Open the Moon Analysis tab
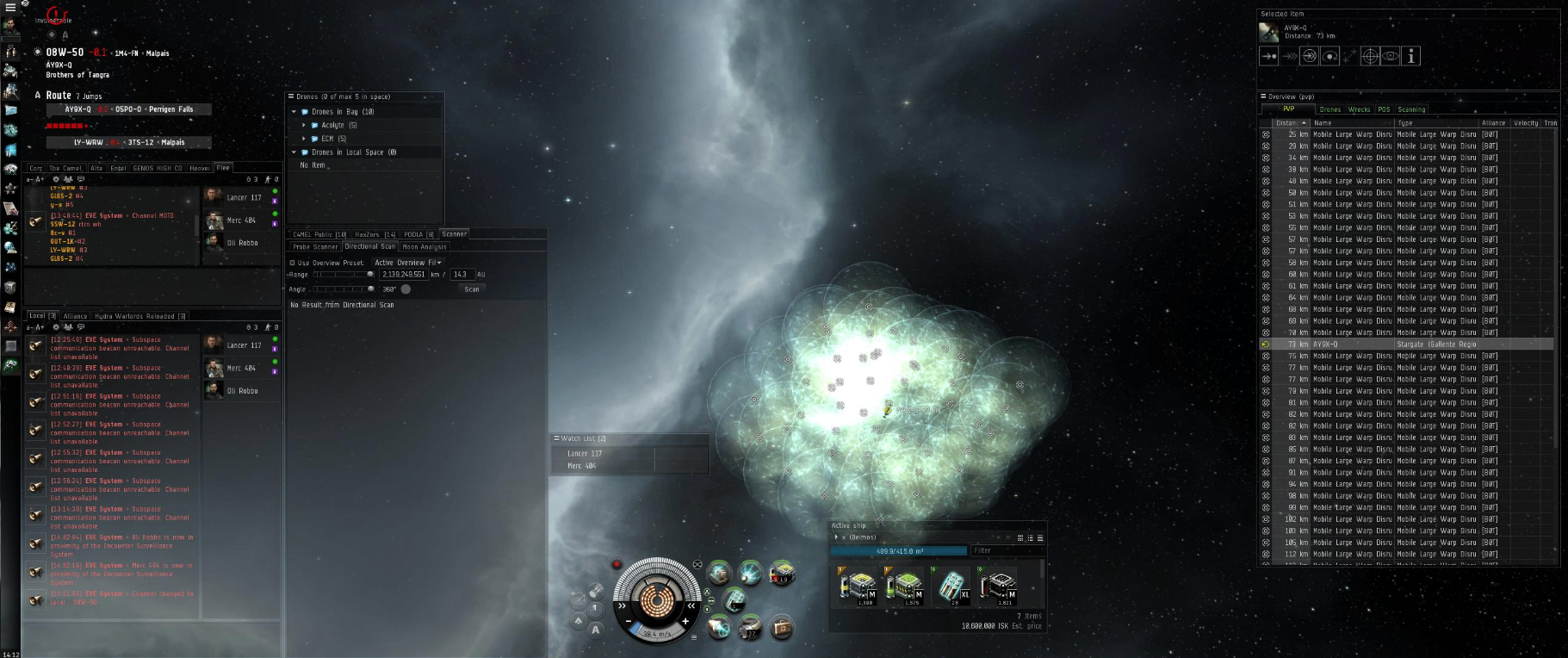 [424, 247]
